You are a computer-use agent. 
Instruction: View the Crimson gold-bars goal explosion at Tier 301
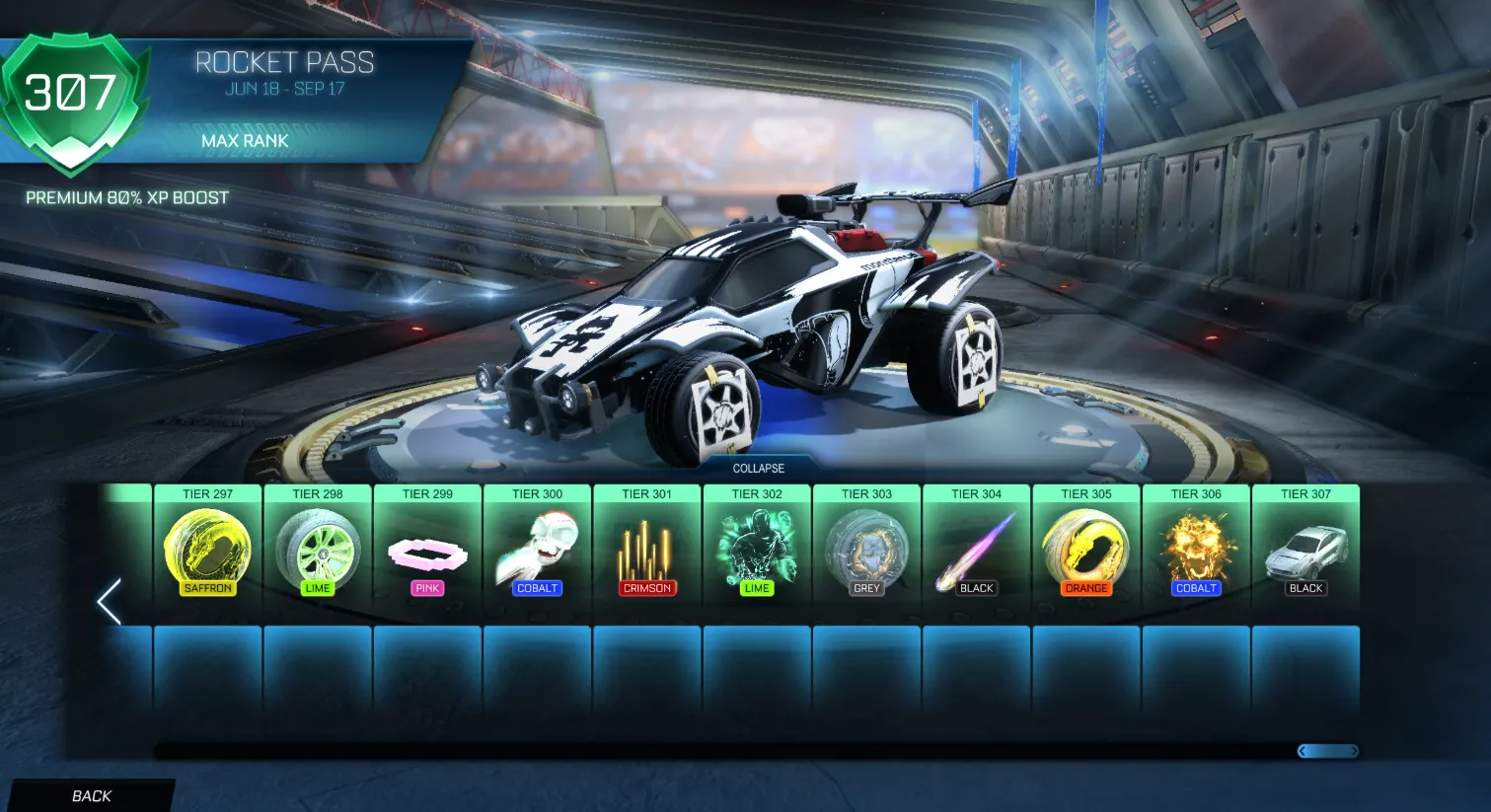pos(647,551)
